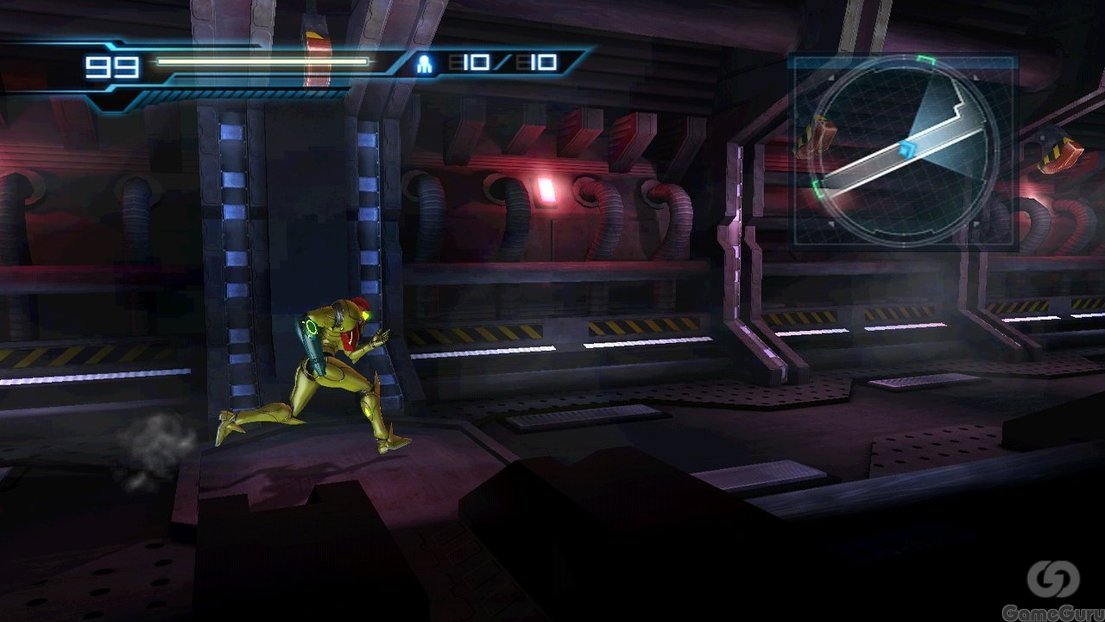The image size is (1105, 622).
Task: Select the missile ammo icon
Action: click(x=426, y=65)
